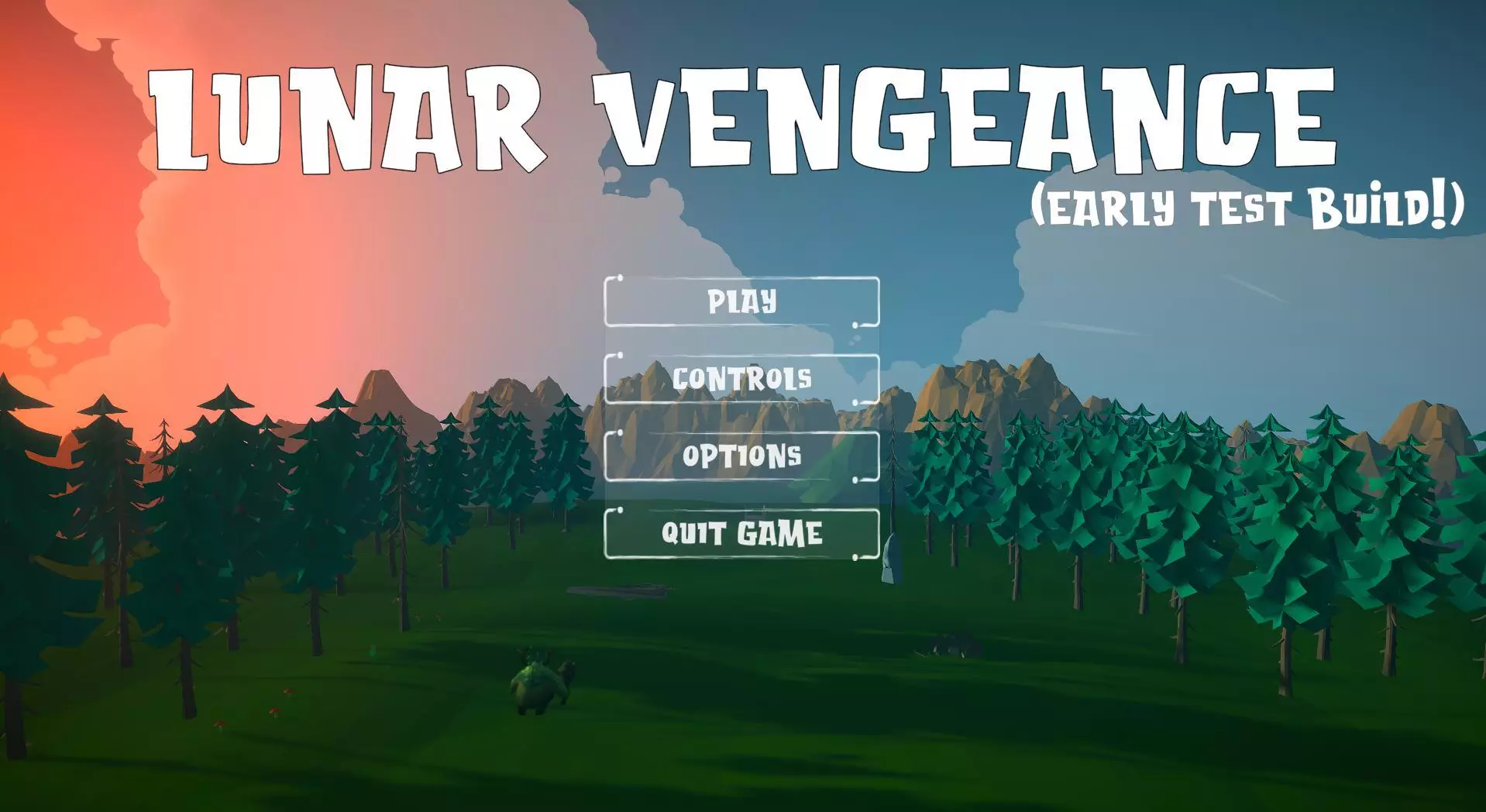Start the game with the Play button
The image size is (1486, 812).
pyautogui.click(x=741, y=303)
